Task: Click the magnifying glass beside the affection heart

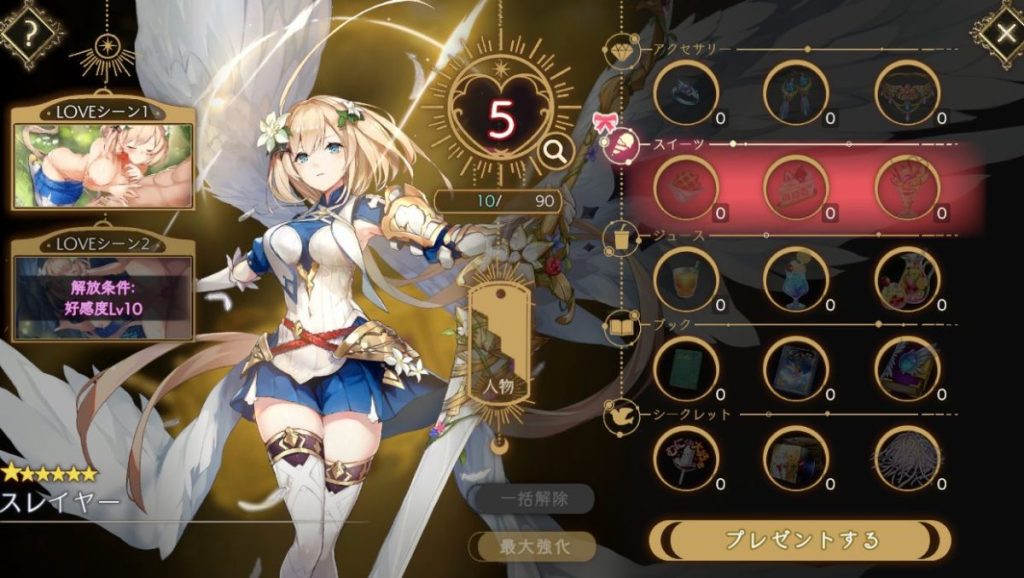Action: pos(552,151)
